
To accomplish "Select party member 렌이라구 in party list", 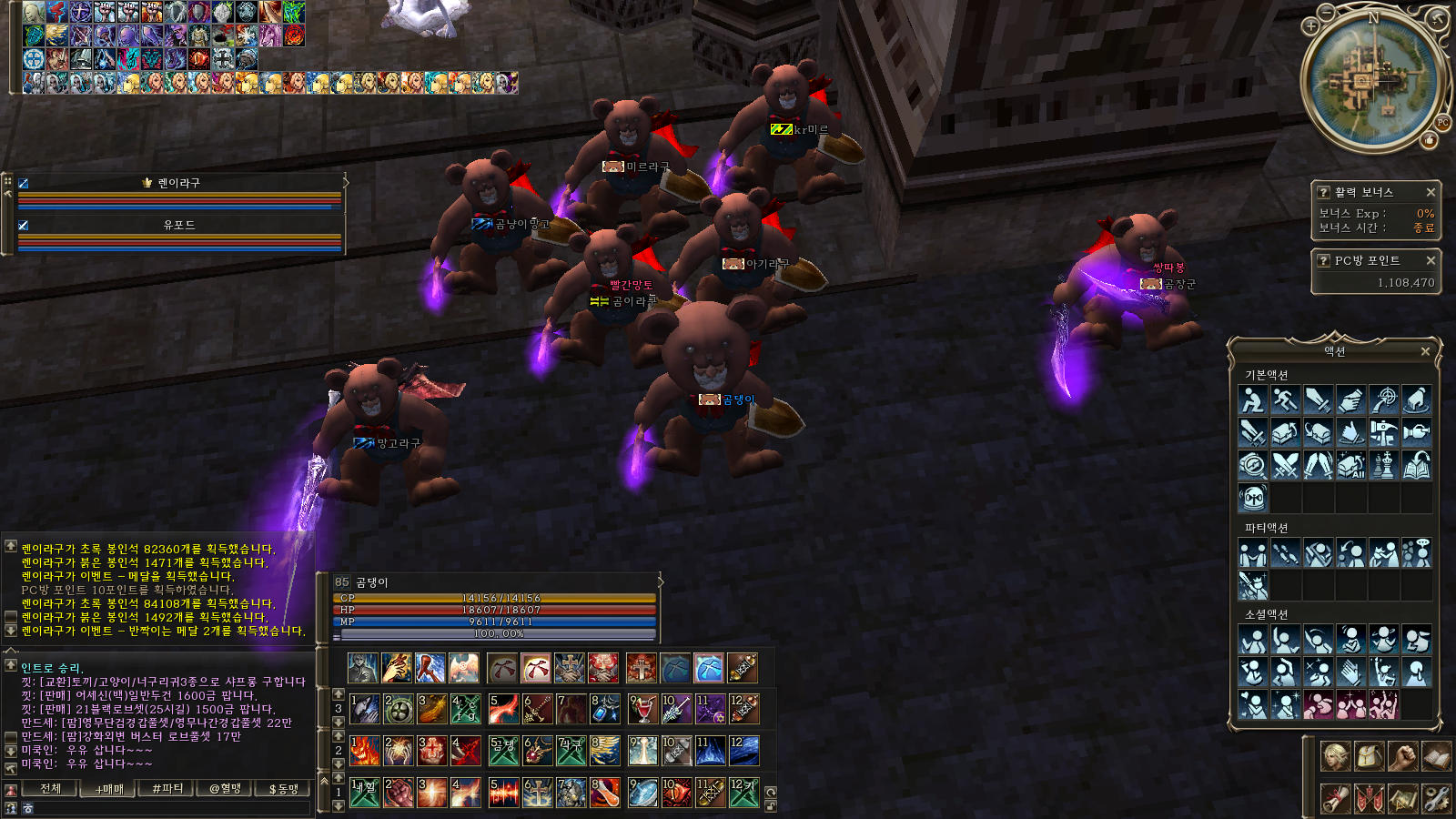I will pyautogui.click(x=178, y=183).
